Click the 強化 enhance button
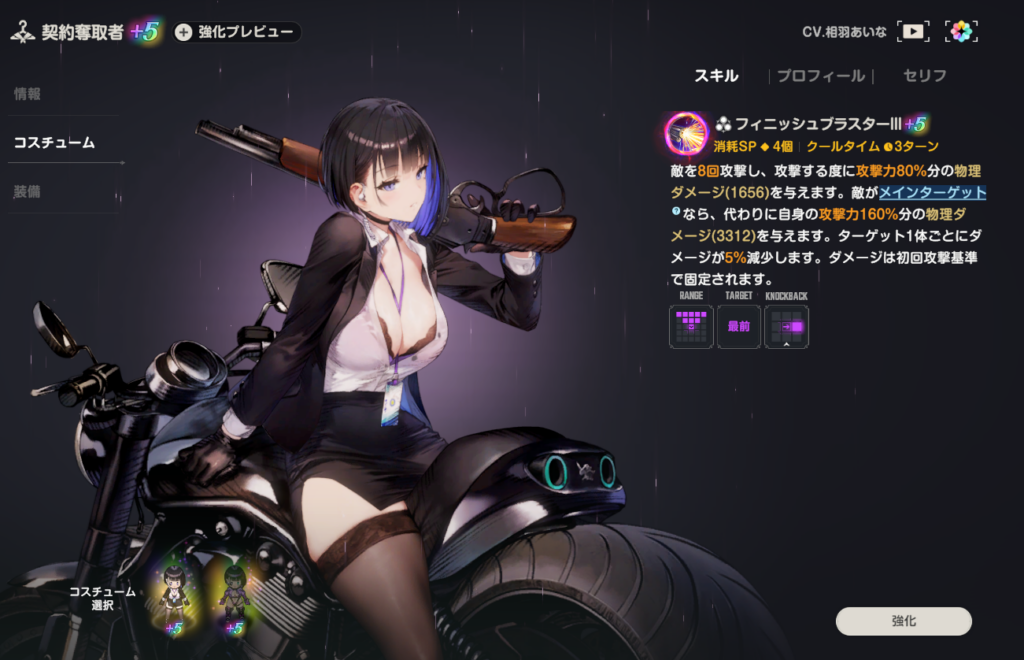Image resolution: width=1024 pixels, height=660 pixels. click(903, 621)
